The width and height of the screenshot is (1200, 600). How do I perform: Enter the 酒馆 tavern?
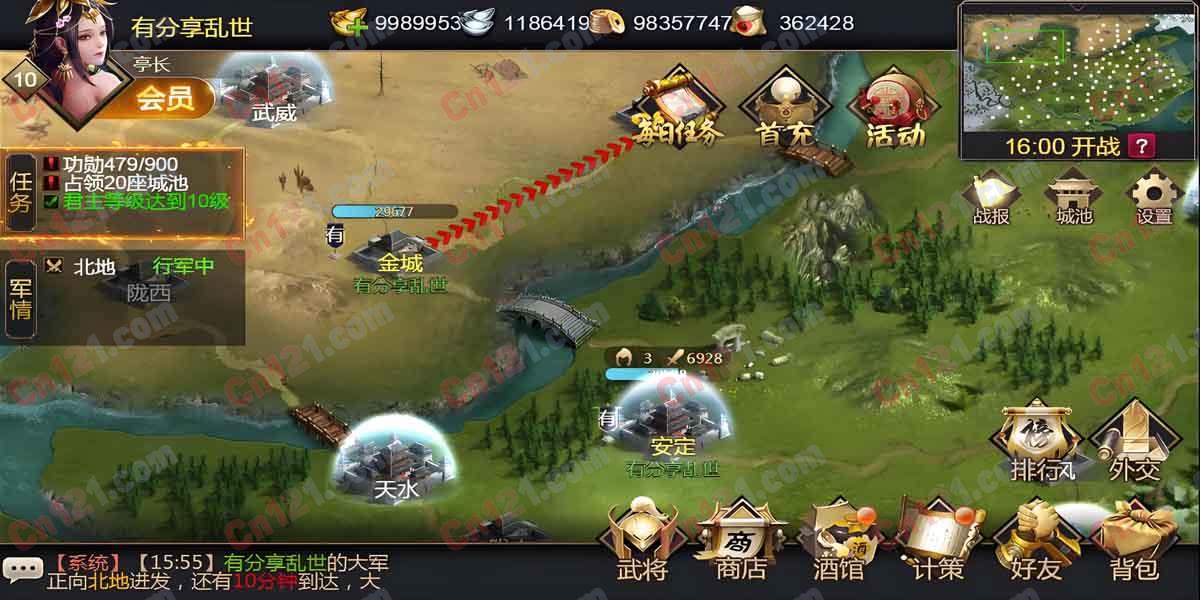point(839,545)
